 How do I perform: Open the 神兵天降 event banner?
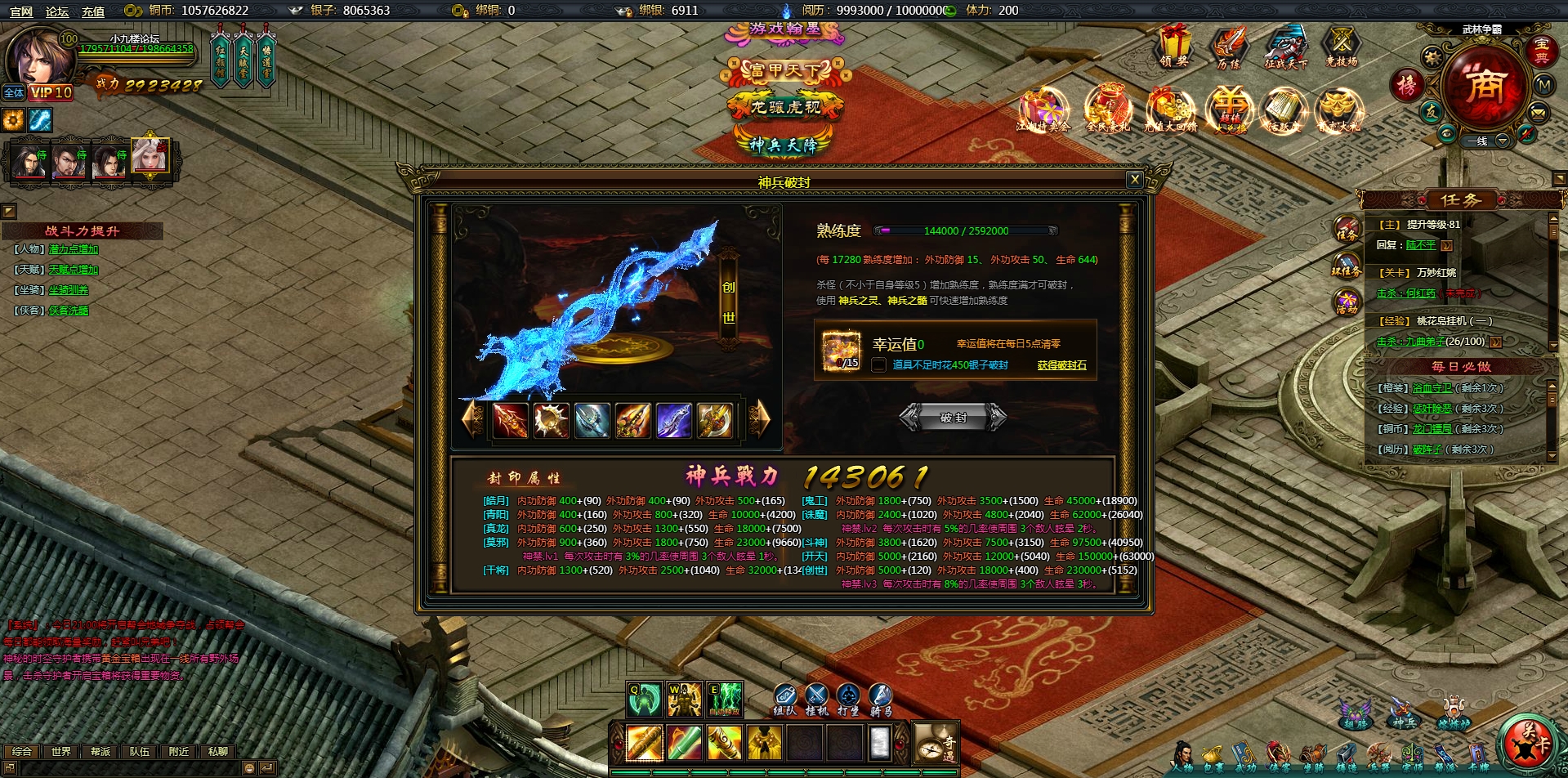pos(784,145)
